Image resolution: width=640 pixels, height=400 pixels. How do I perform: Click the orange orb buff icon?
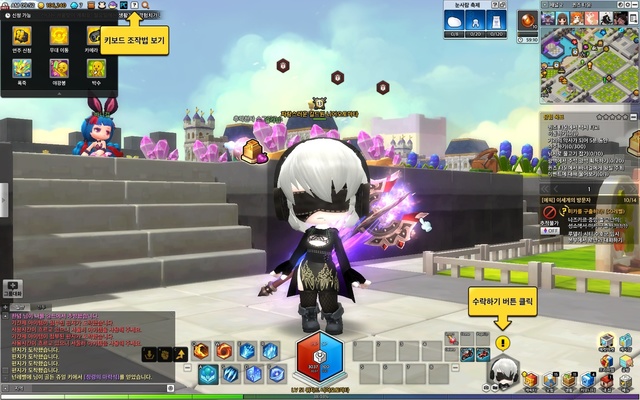pos(527,21)
